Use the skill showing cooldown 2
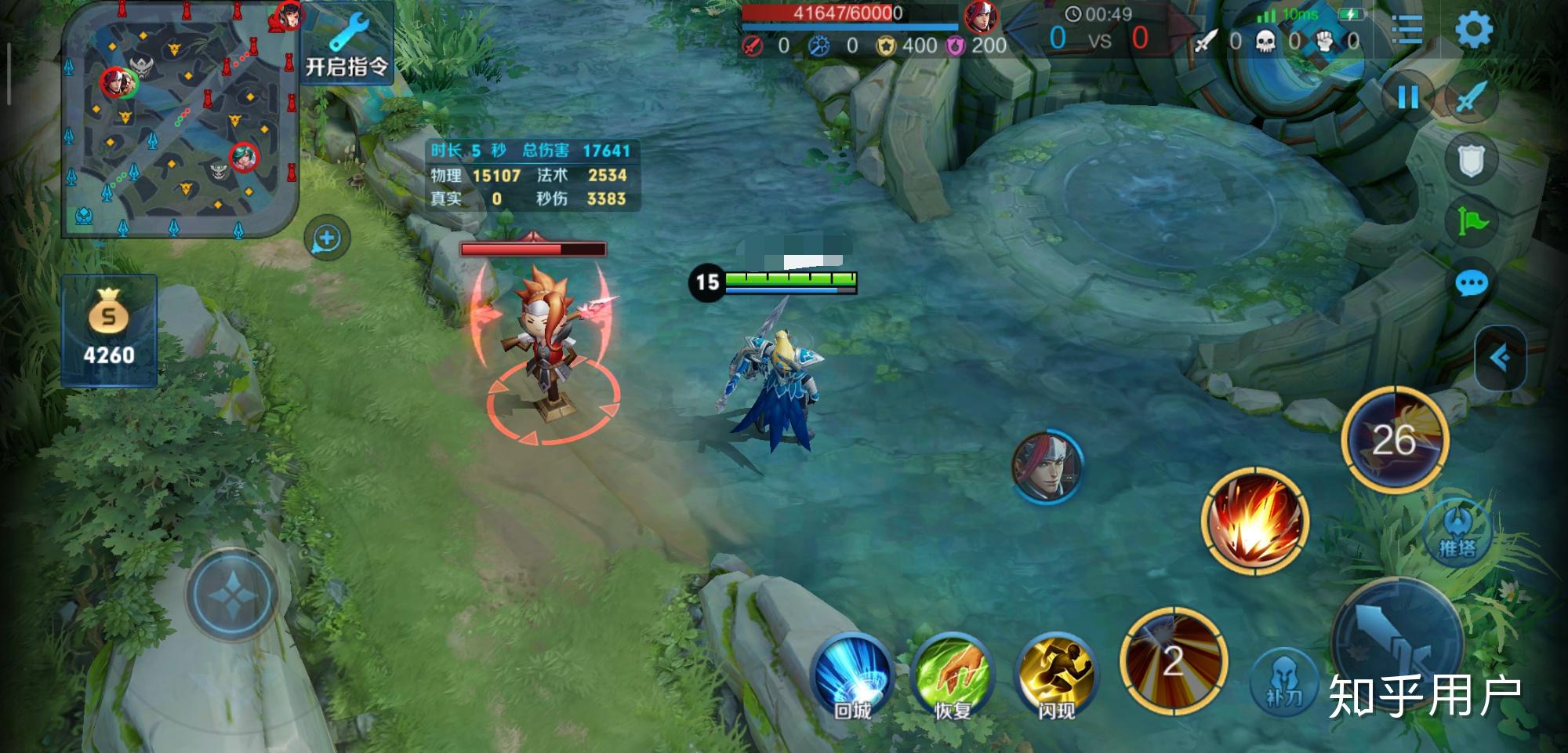1568x753 pixels. pyautogui.click(x=1173, y=660)
